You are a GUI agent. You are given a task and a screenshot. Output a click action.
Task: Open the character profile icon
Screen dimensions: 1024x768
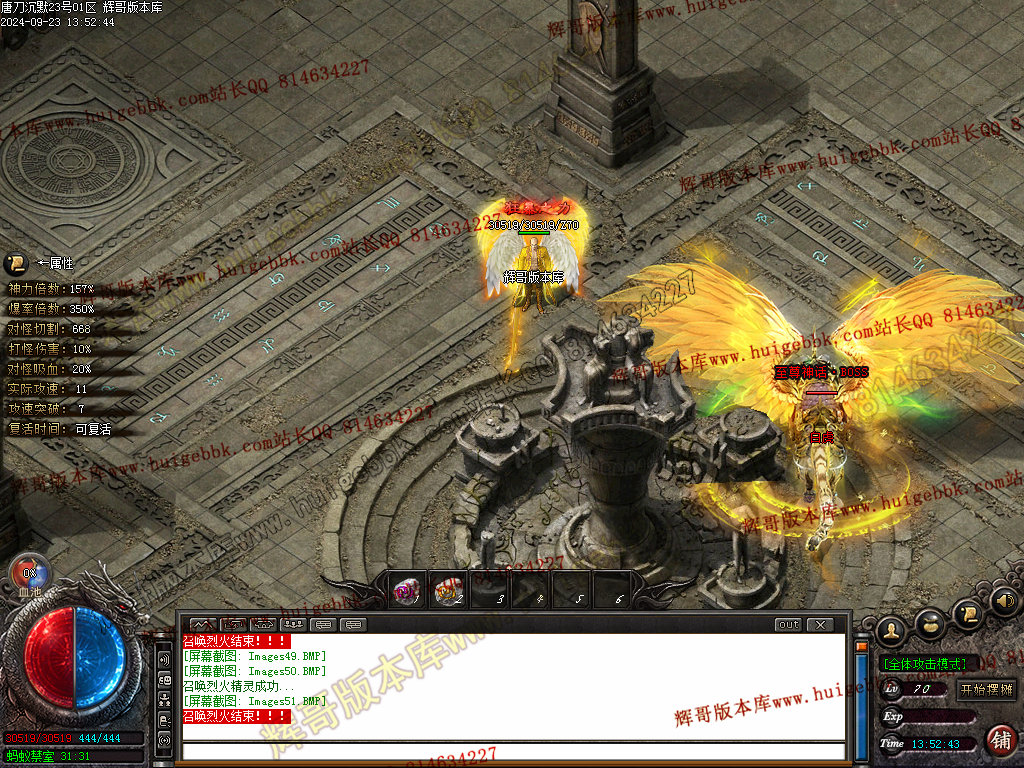tap(891, 630)
